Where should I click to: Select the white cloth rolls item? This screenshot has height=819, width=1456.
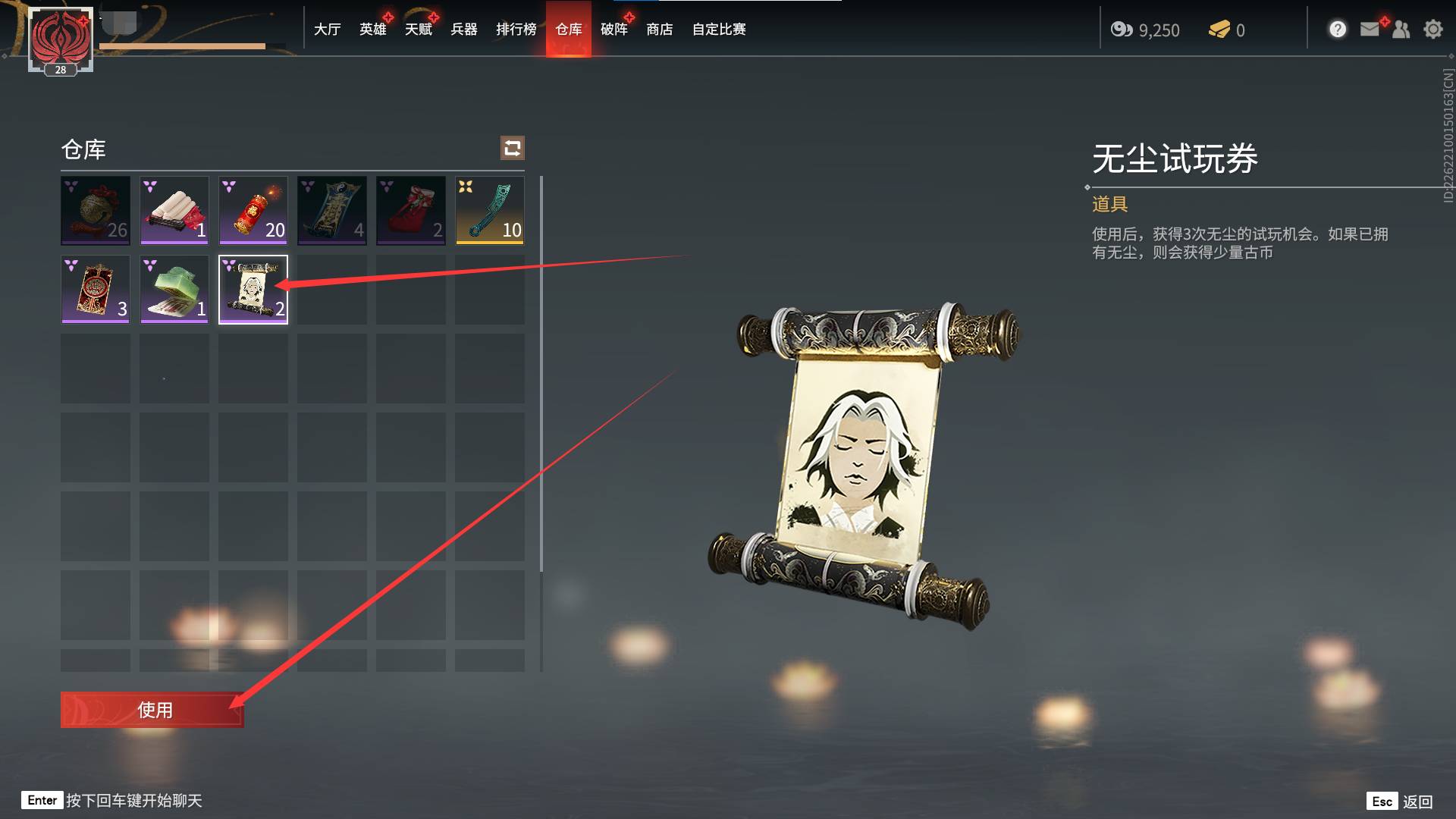point(174,210)
